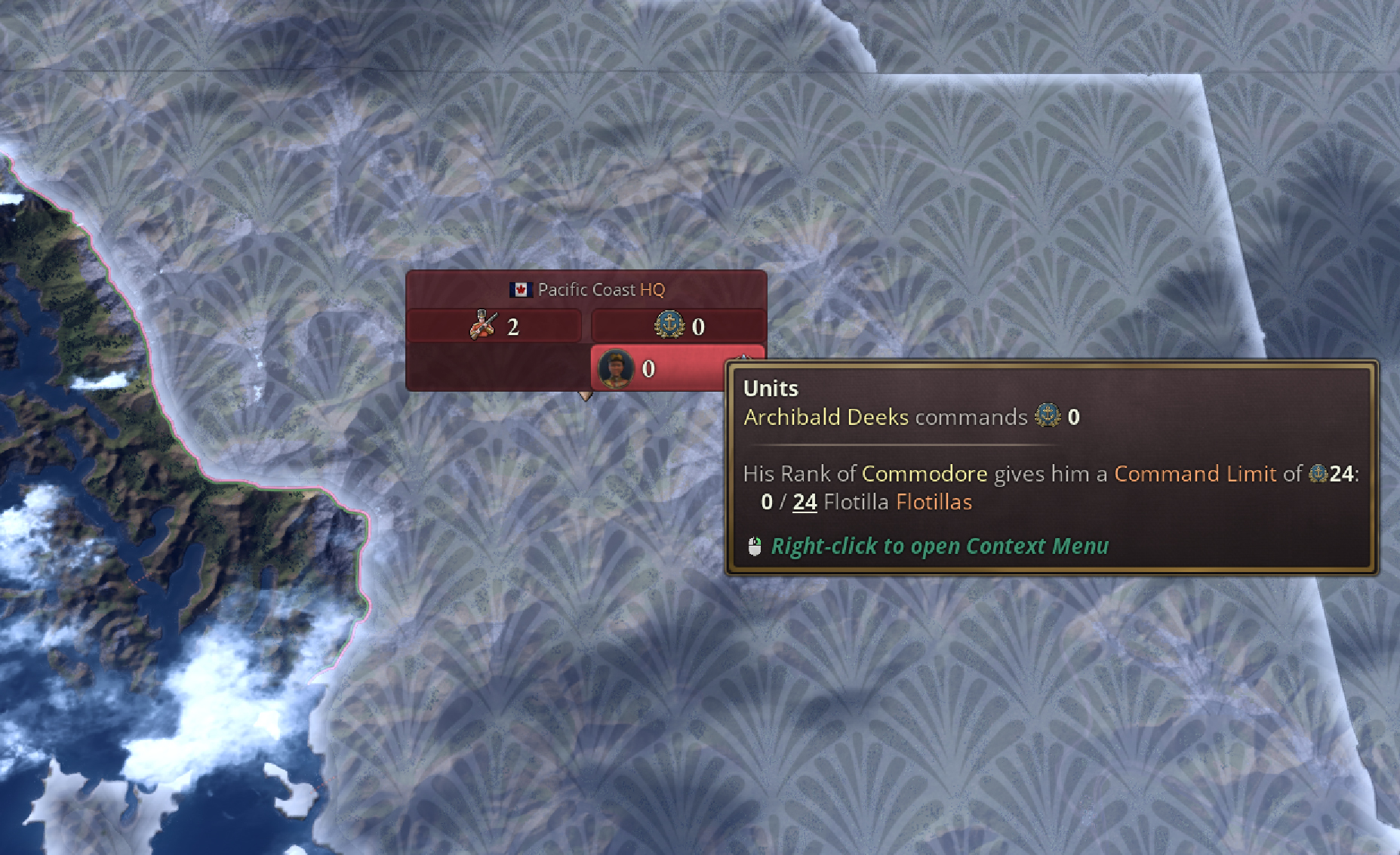
Task: Click the Units tooltip heading
Action: 769,388
